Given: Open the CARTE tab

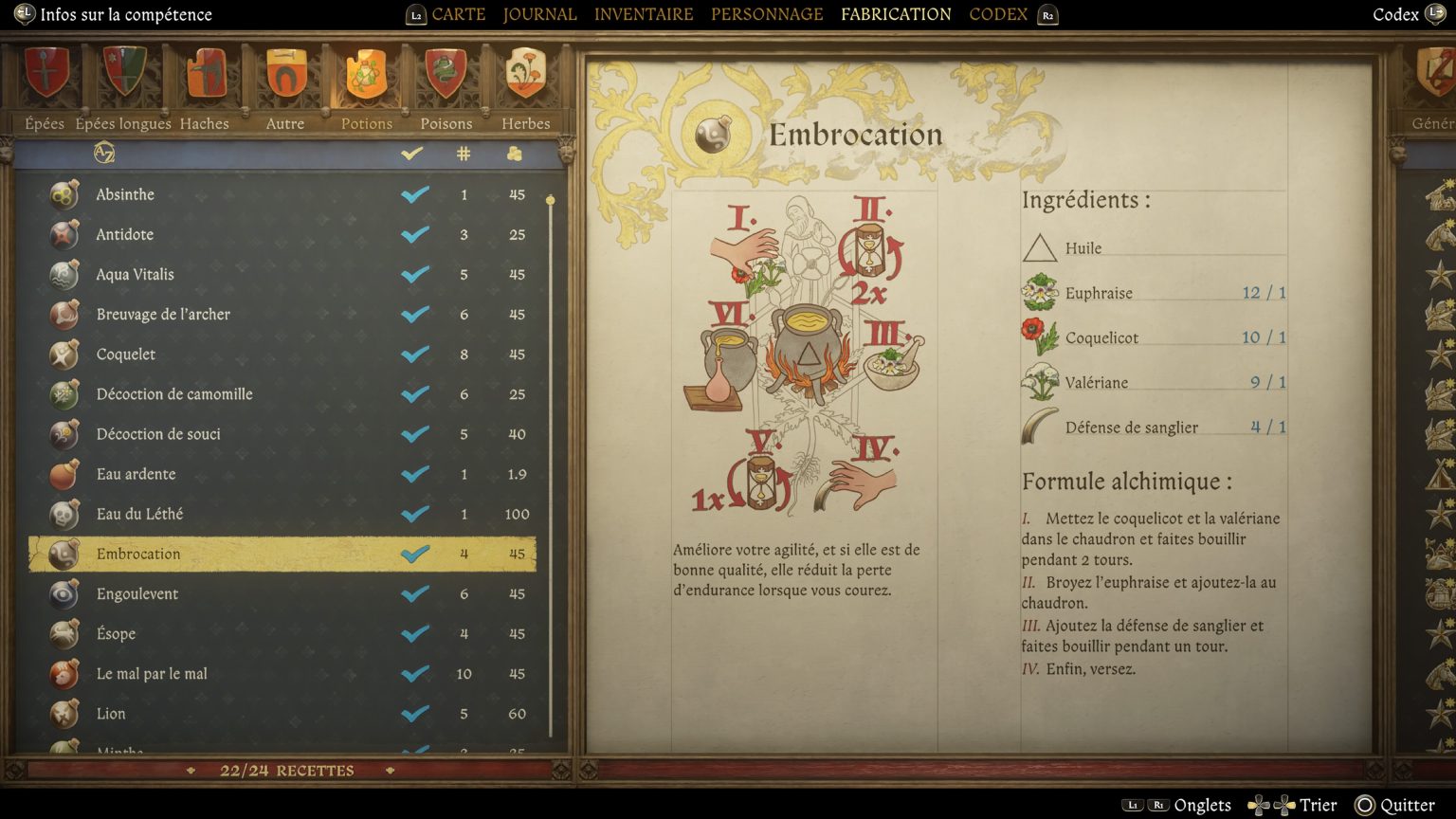Looking at the screenshot, I should [458, 14].
